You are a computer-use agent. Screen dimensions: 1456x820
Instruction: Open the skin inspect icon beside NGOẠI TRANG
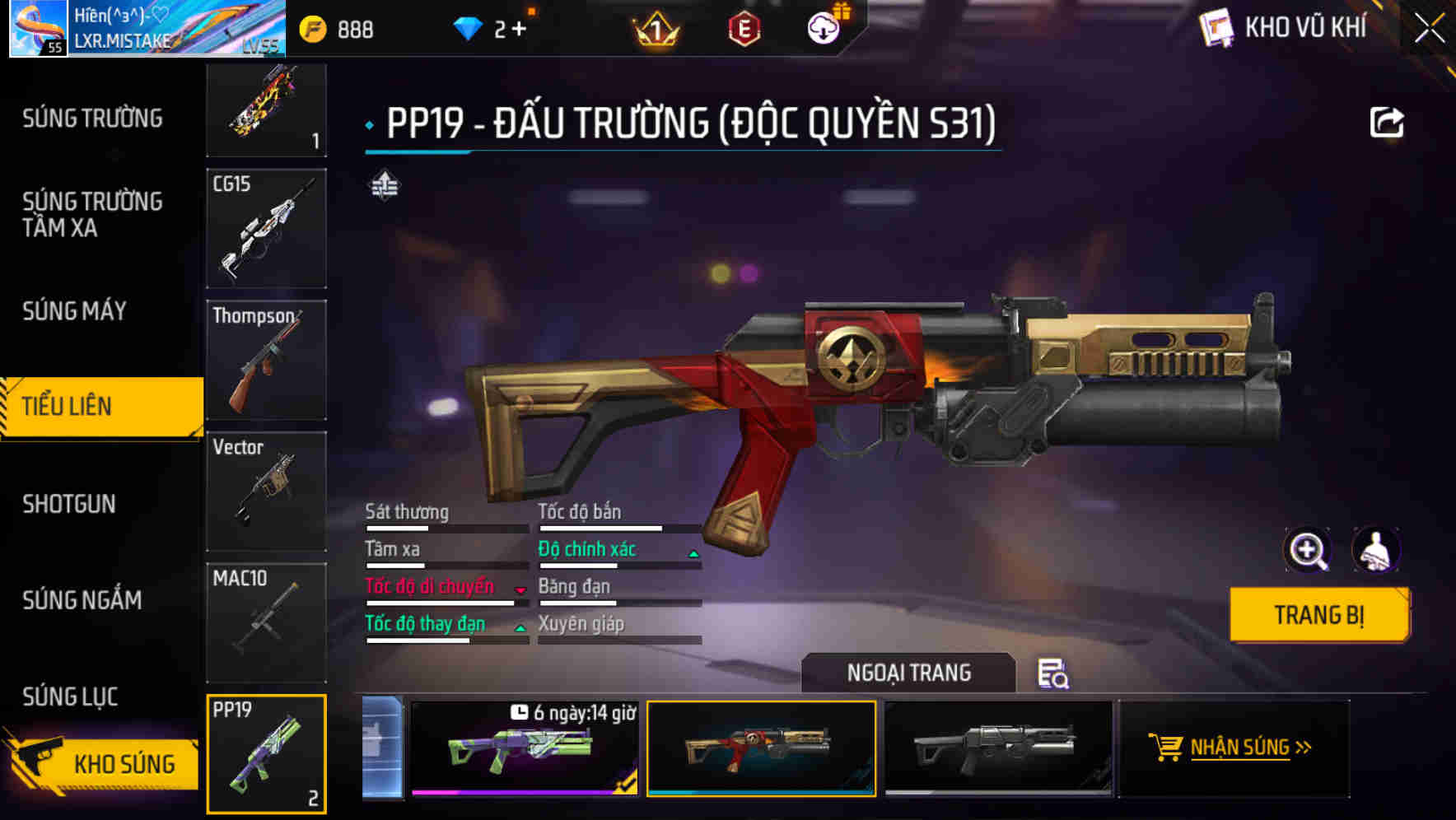click(x=1055, y=675)
